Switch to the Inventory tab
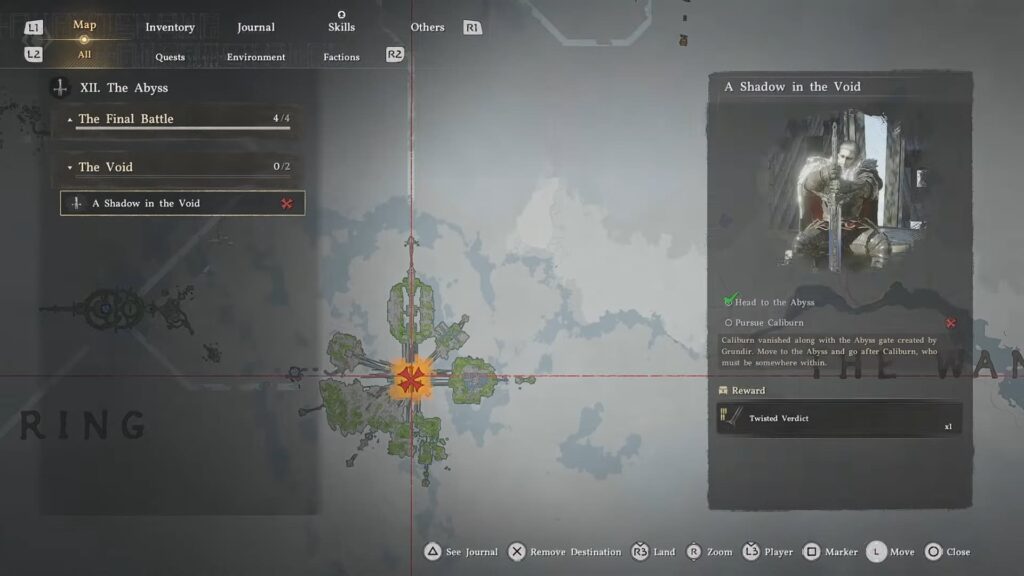This screenshot has height=576, width=1024. [169, 27]
